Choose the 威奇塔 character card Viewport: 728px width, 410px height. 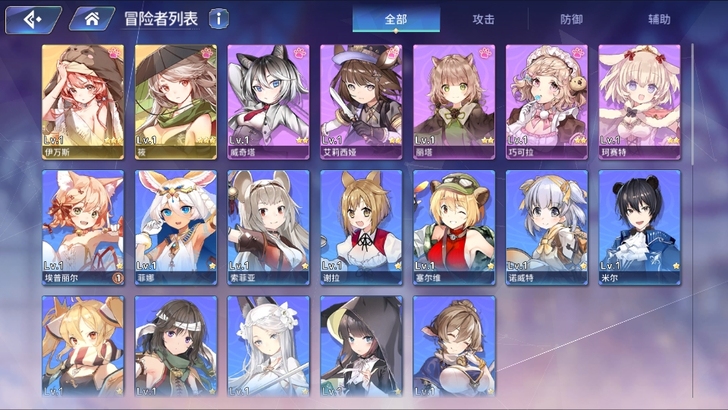268,101
